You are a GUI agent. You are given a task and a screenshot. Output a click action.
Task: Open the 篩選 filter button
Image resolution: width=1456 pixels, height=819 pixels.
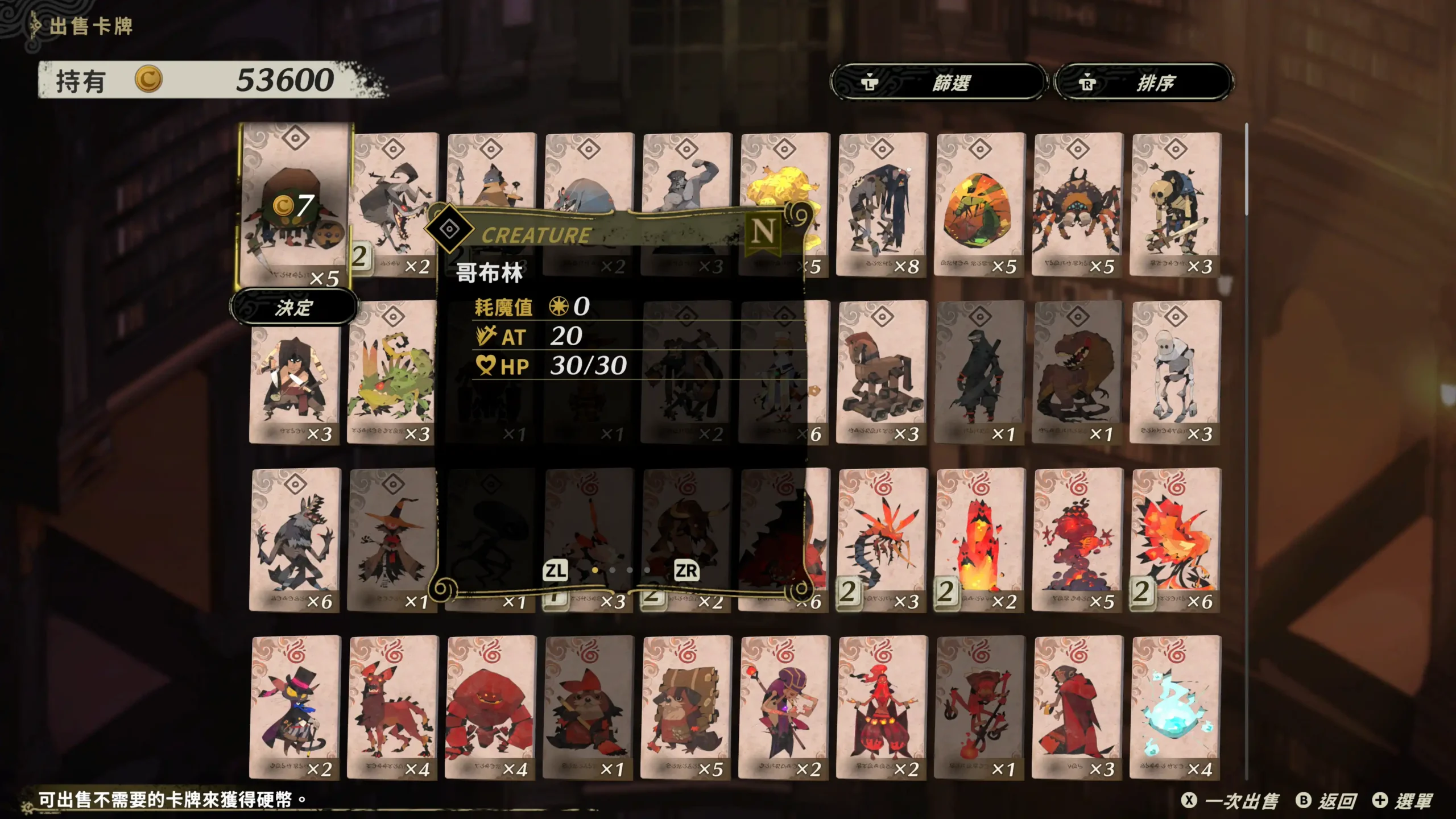point(938,82)
